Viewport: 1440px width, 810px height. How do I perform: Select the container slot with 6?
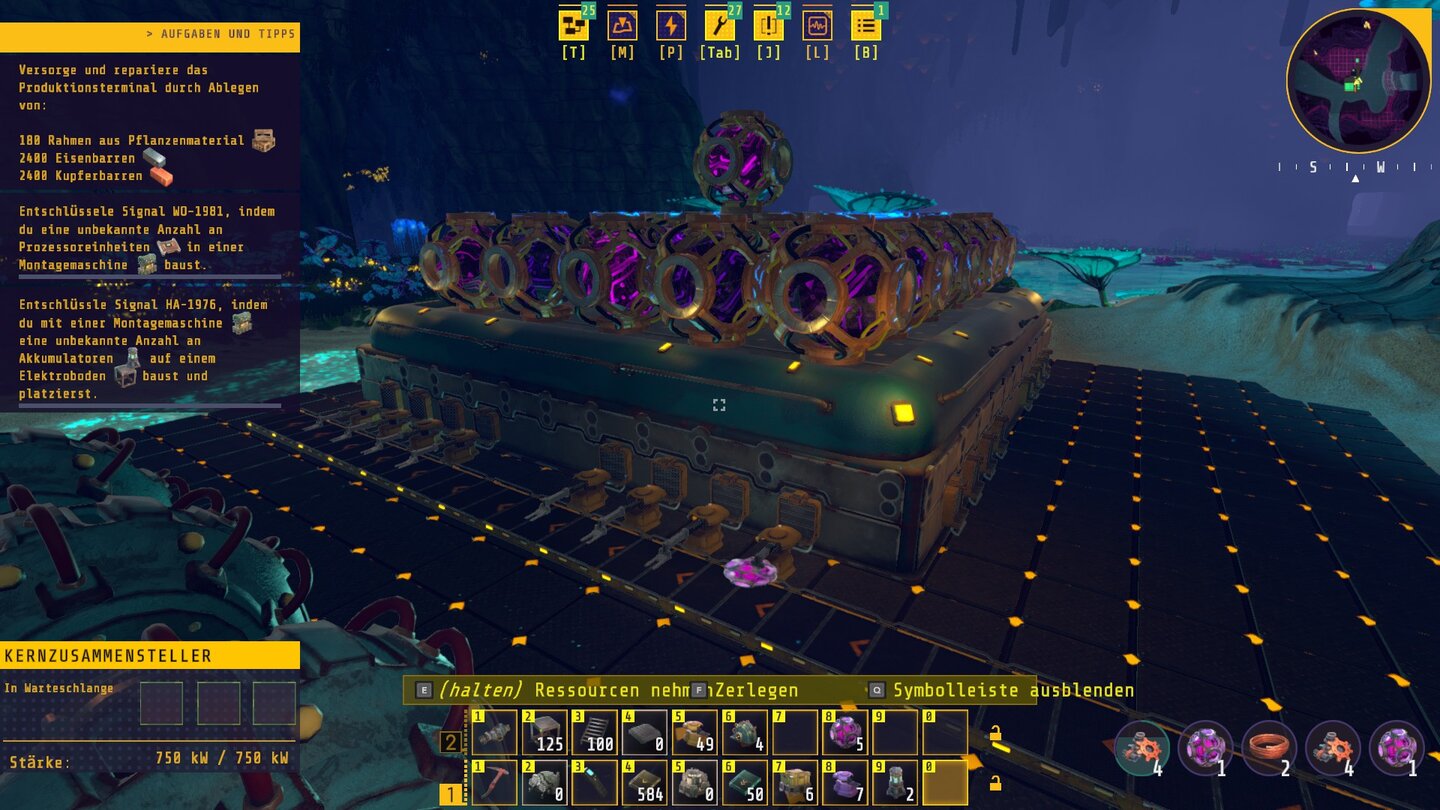[x=795, y=782]
